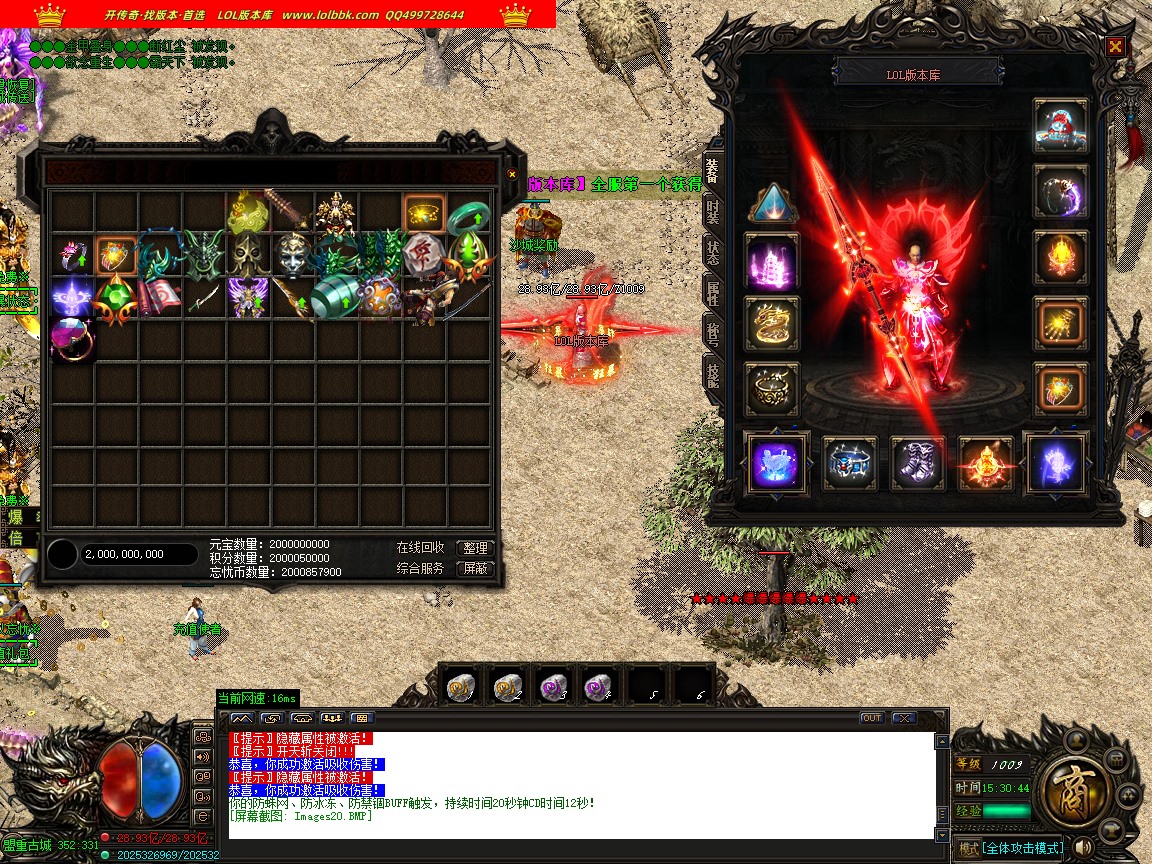The width and height of the screenshot is (1152, 864).
Task: Select the red scroll item in the bag
Action: coord(160,298)
